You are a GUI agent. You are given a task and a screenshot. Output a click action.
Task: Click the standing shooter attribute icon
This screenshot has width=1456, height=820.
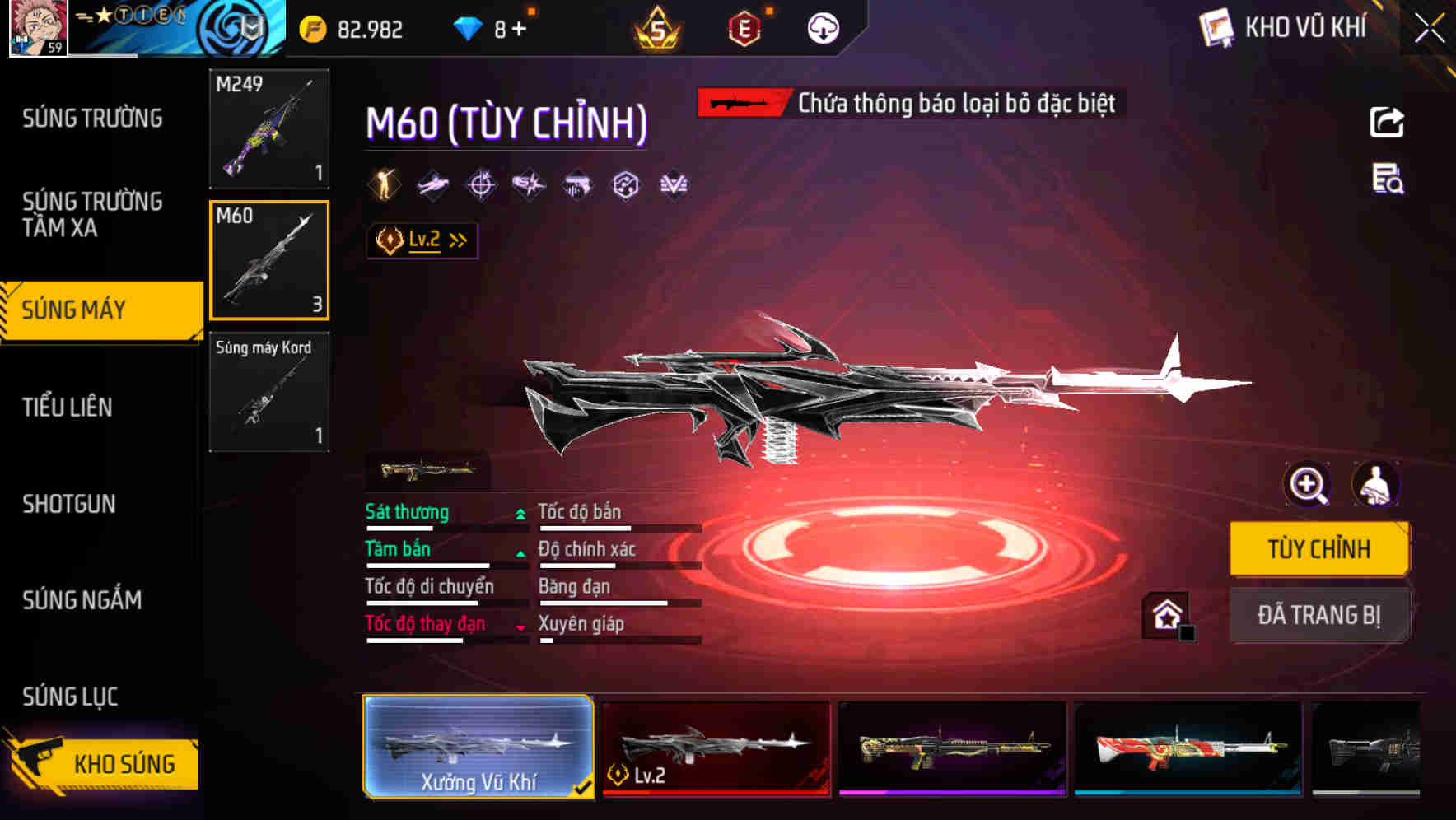[384, 184]
